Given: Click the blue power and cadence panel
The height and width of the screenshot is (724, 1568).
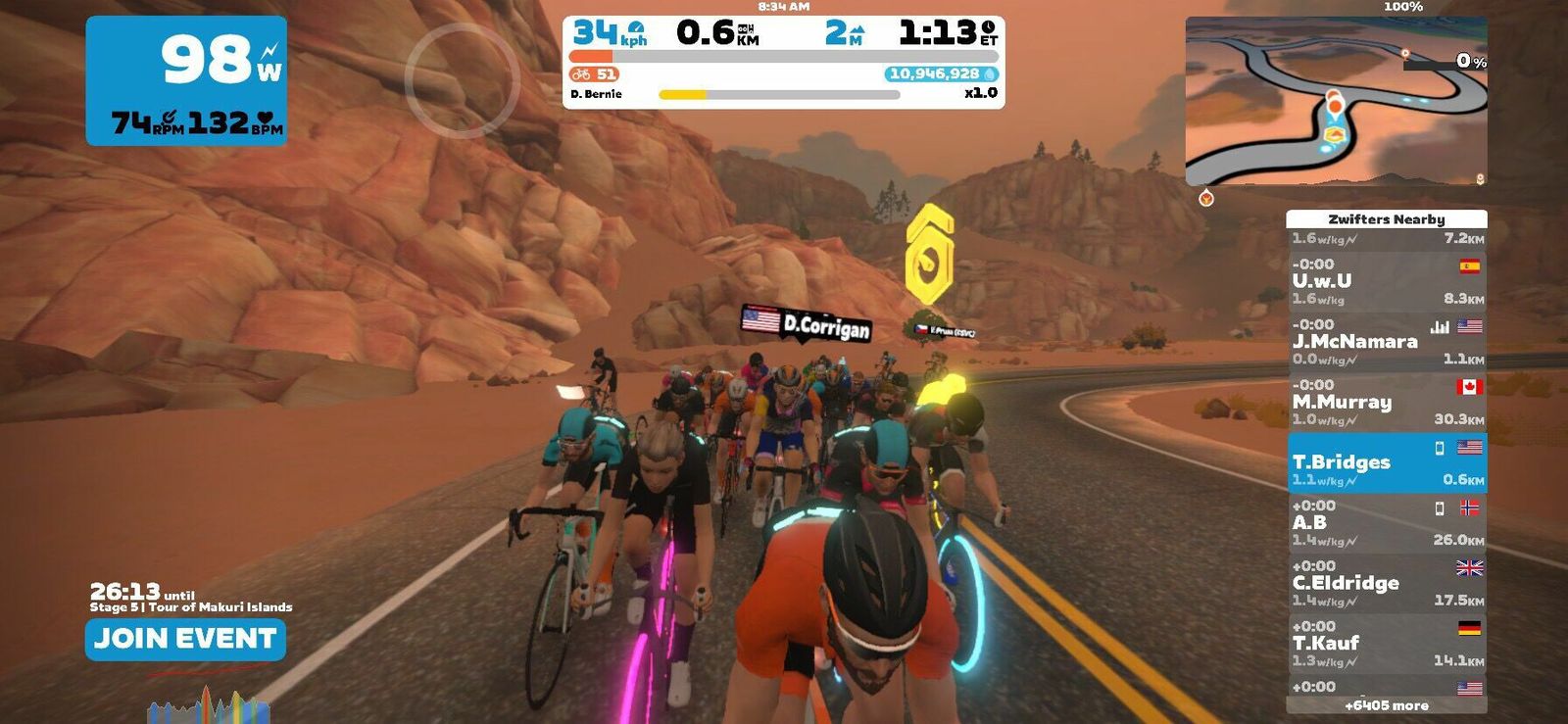Looking at the screenshot, I should click(x=186, y=81).
